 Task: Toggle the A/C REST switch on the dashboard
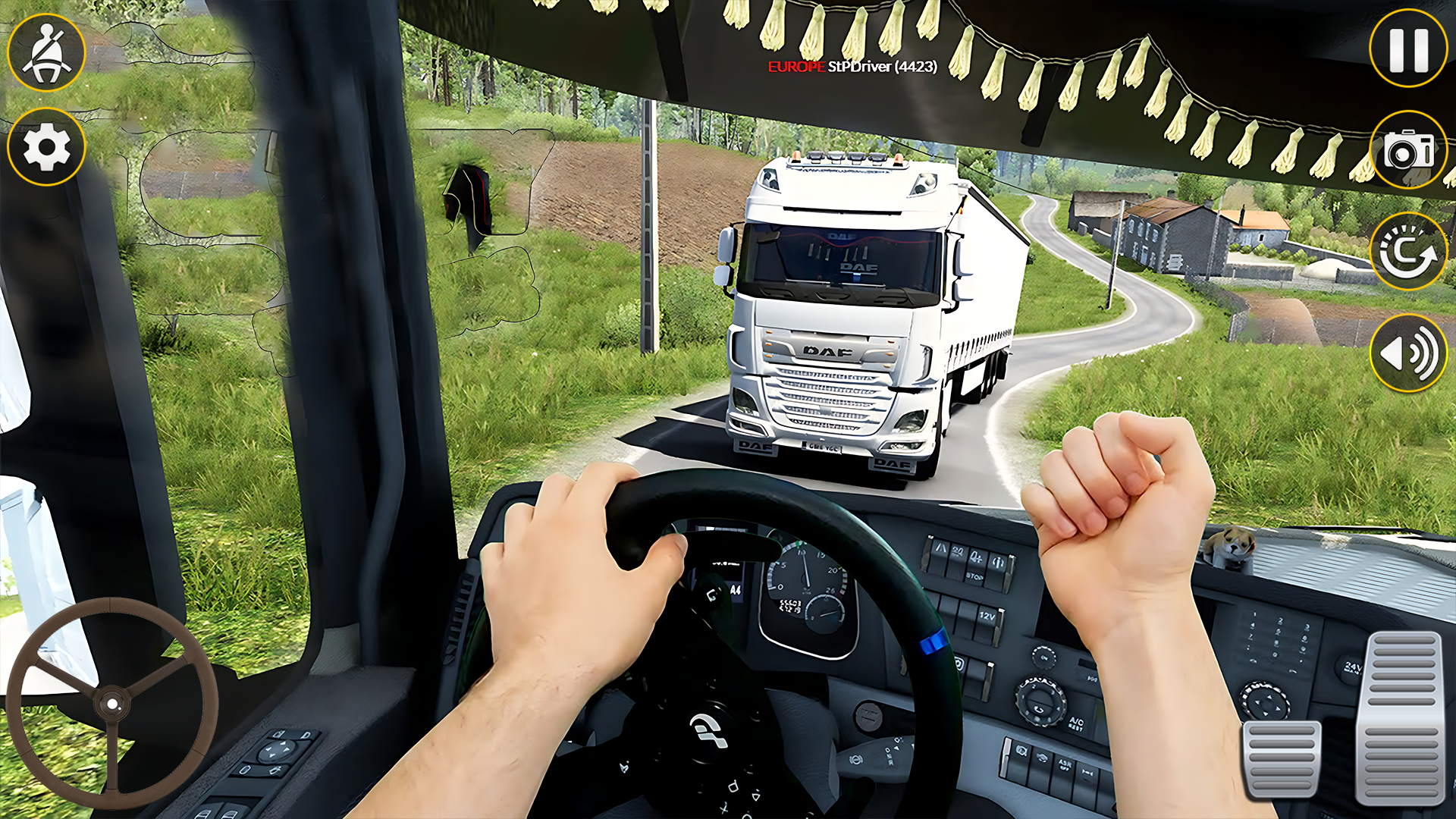pos(1077,724)
